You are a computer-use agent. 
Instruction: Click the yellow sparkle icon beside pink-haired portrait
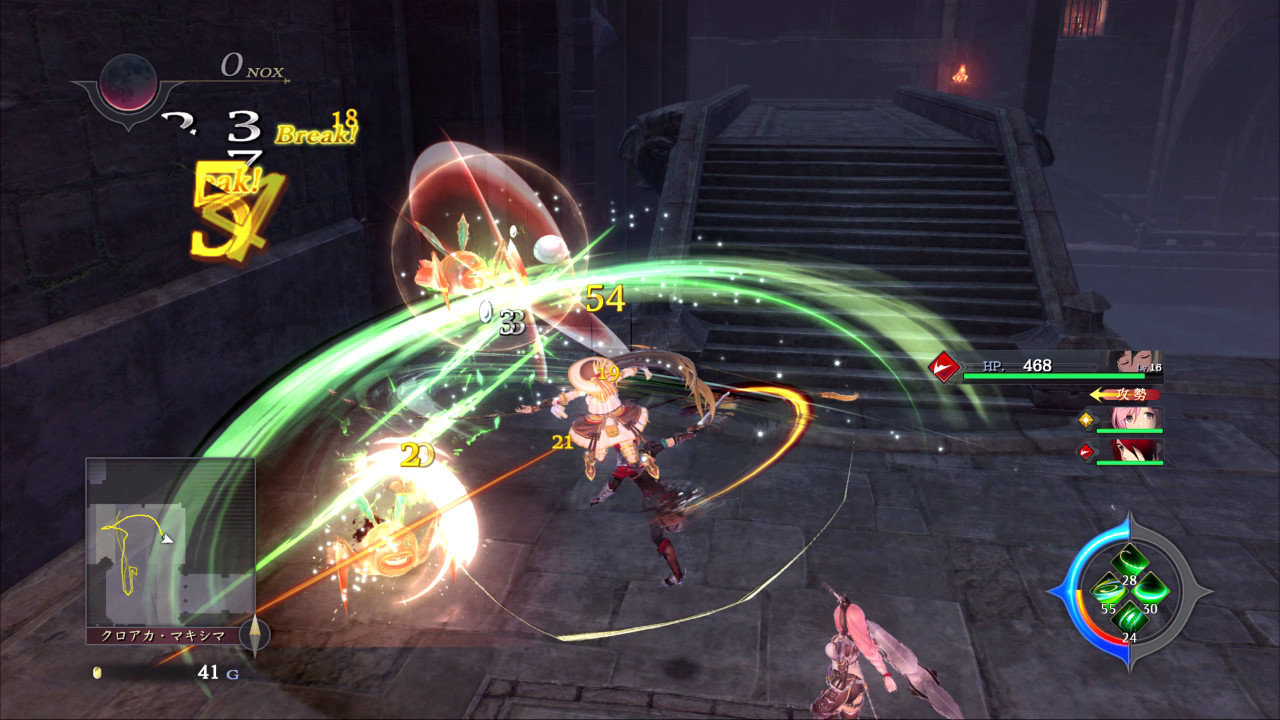click(1085, 420)
